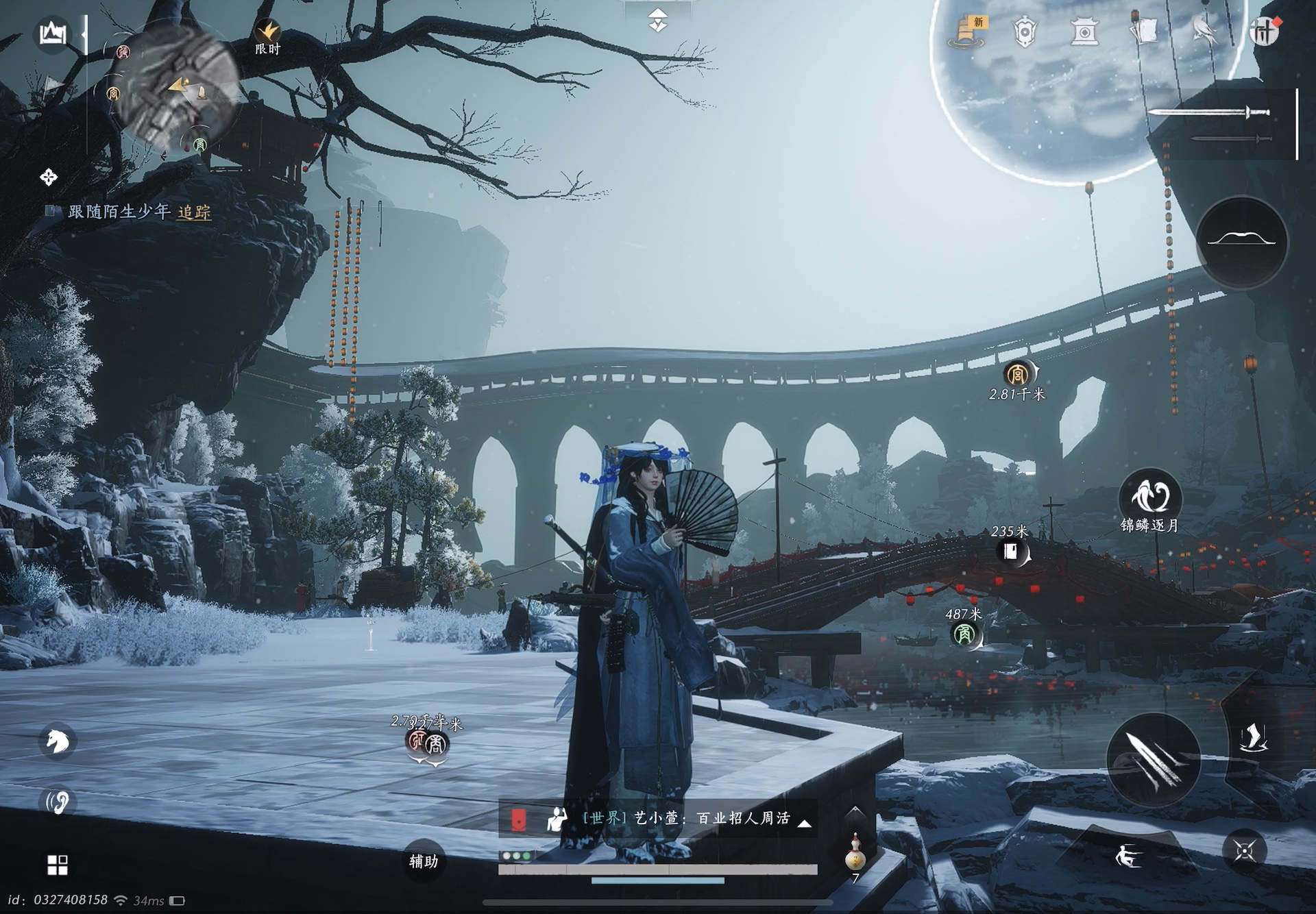
Task: Open the shield emblem menu icon
Action: coord(1025,32)
